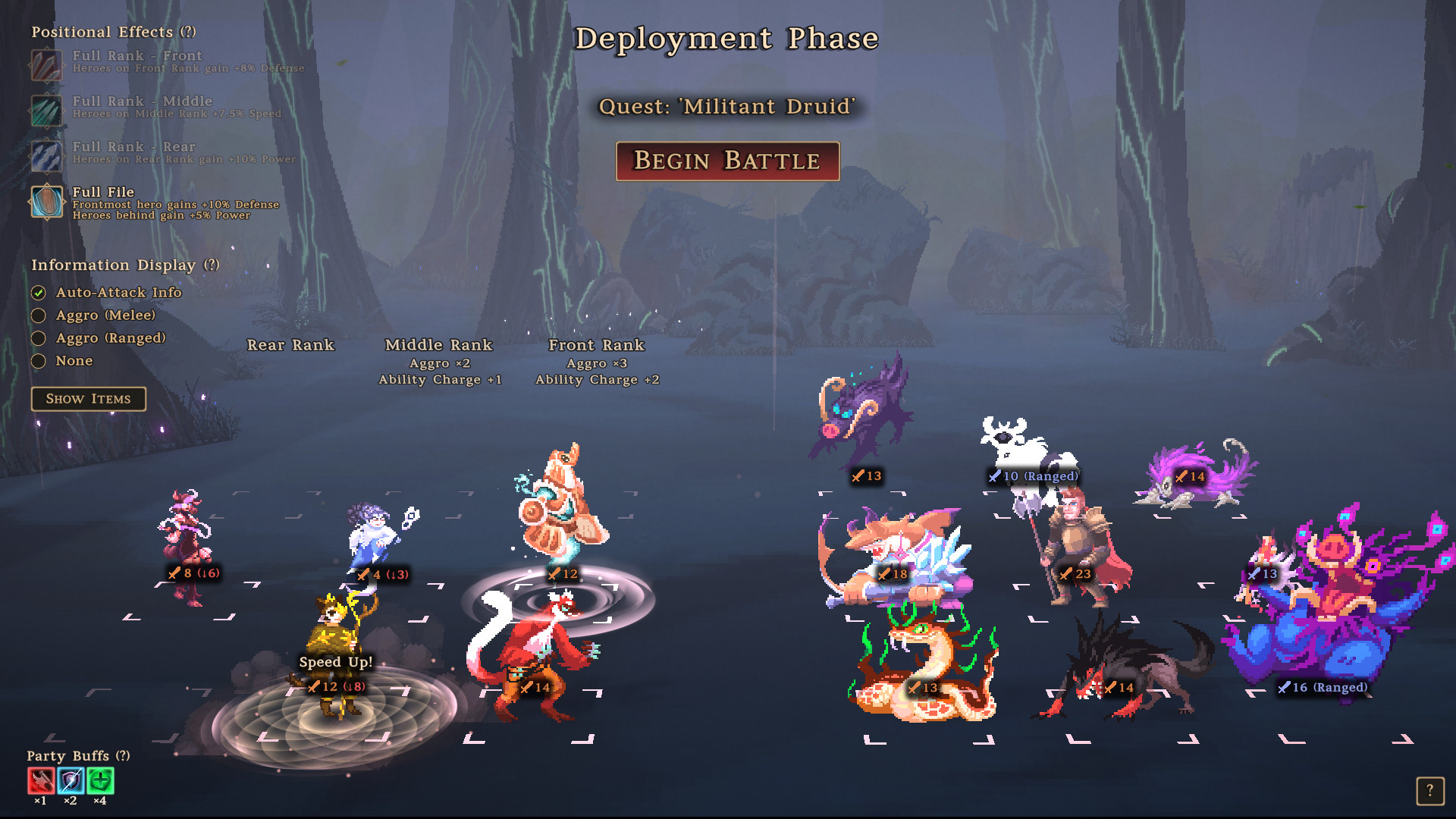
Task: Open the Party Buffs help tooltip
Action: click(x=122, y=756)
